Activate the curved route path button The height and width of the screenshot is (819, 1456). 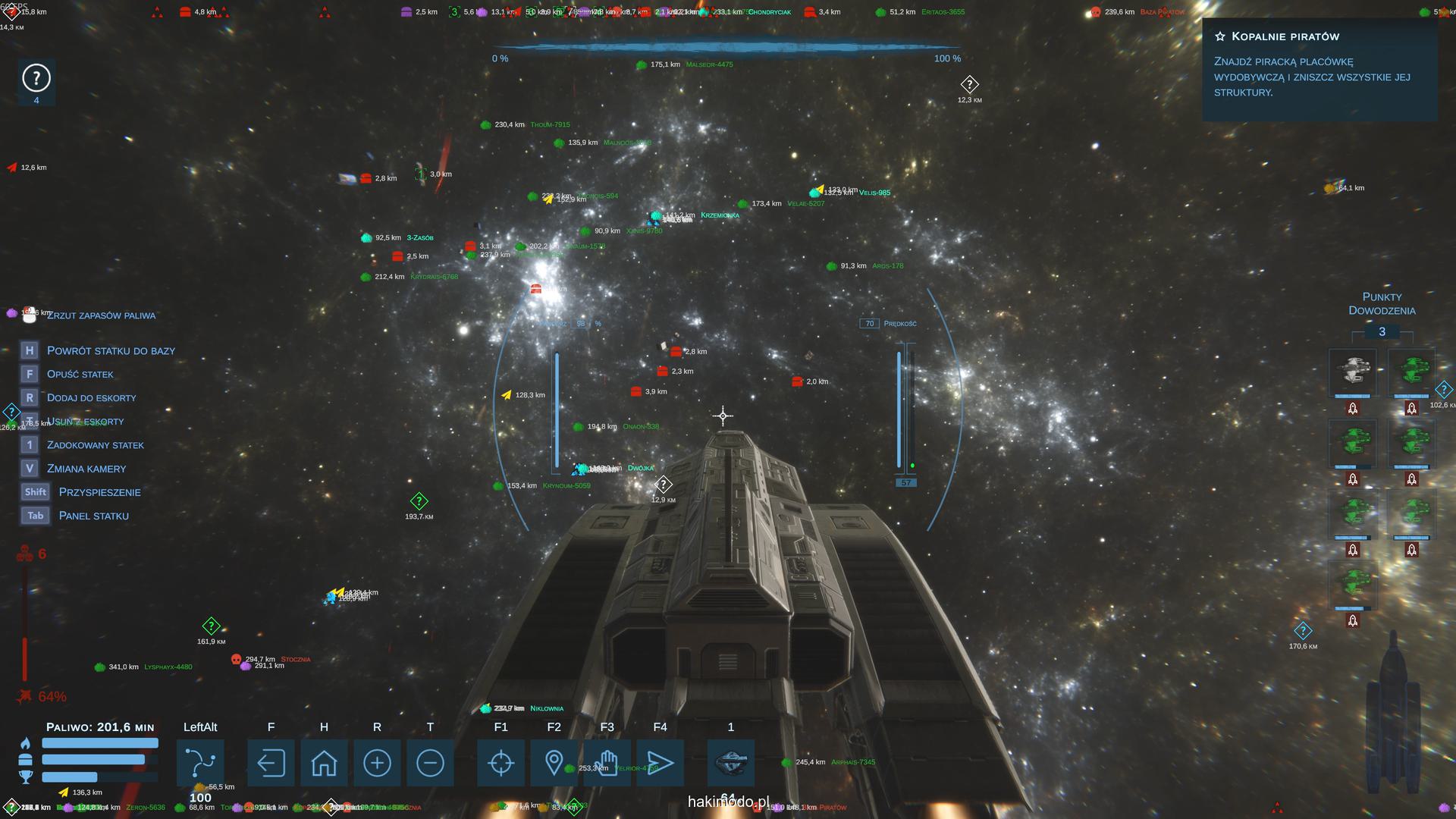click(x=200, y=762)
